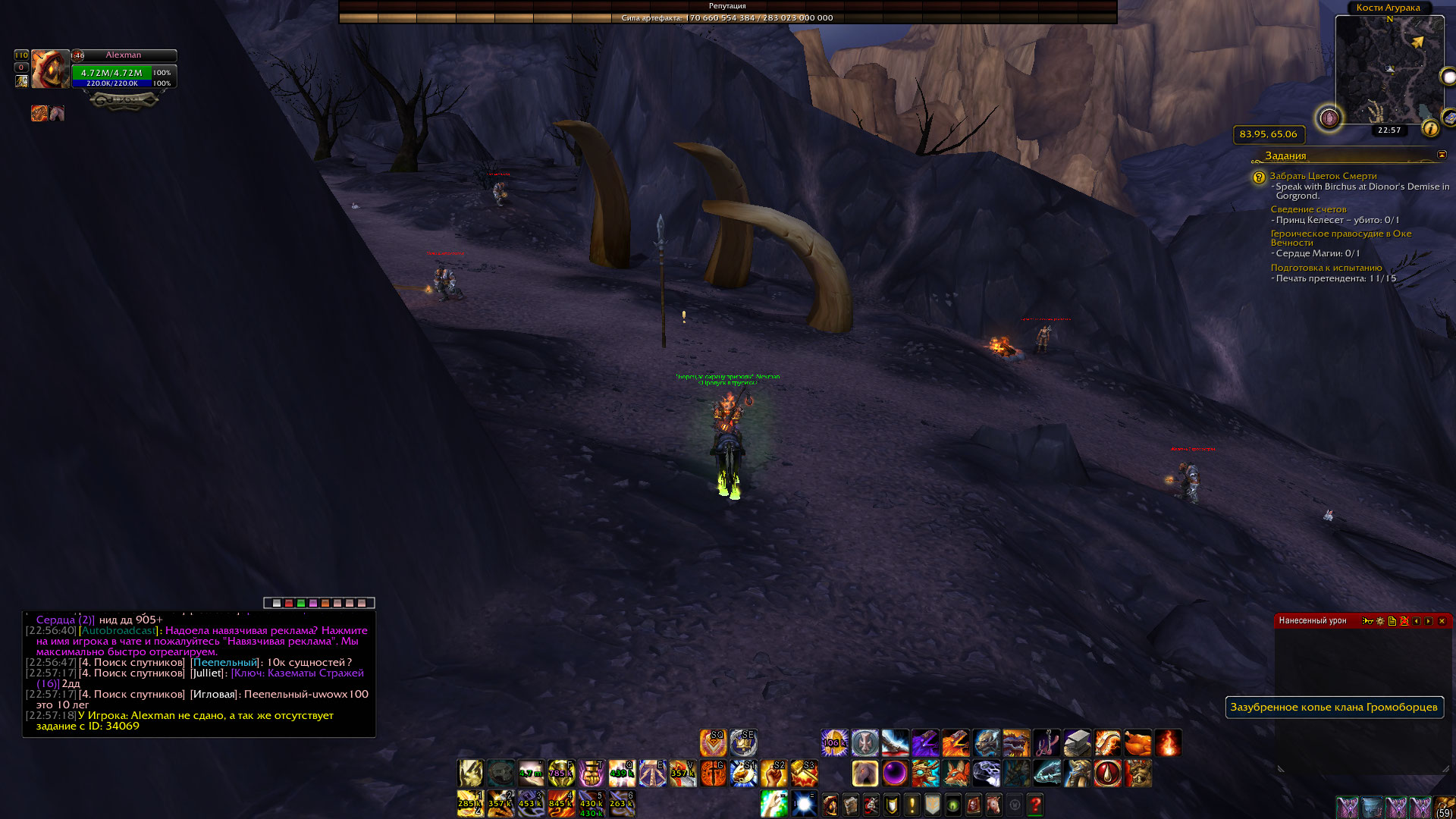Select the Забрать Цветок Смерти quest
Screen dimensions: 1456x819
point(1323,176)
